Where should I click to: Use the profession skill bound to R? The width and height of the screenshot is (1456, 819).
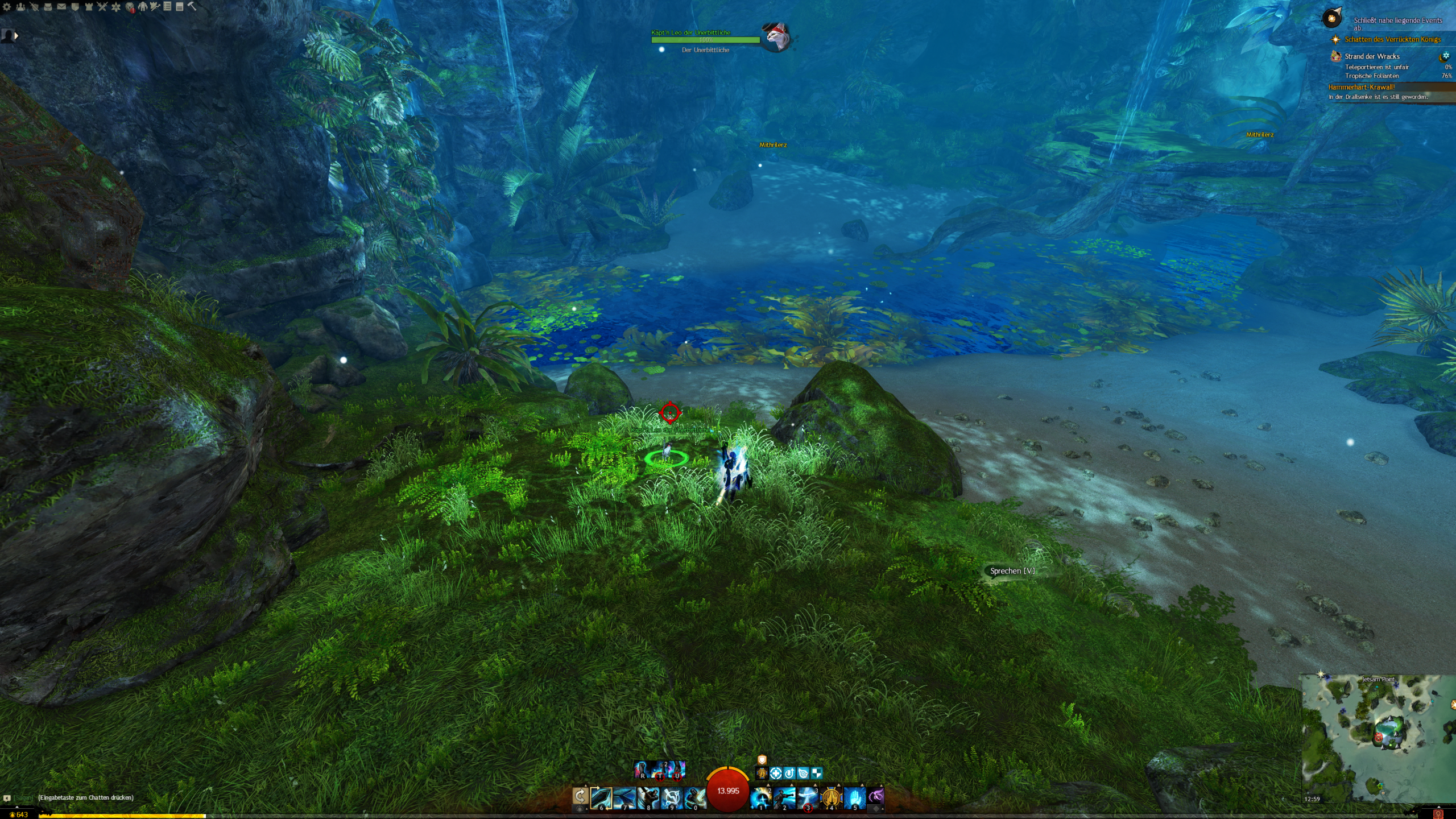click(x=642, y=770)
